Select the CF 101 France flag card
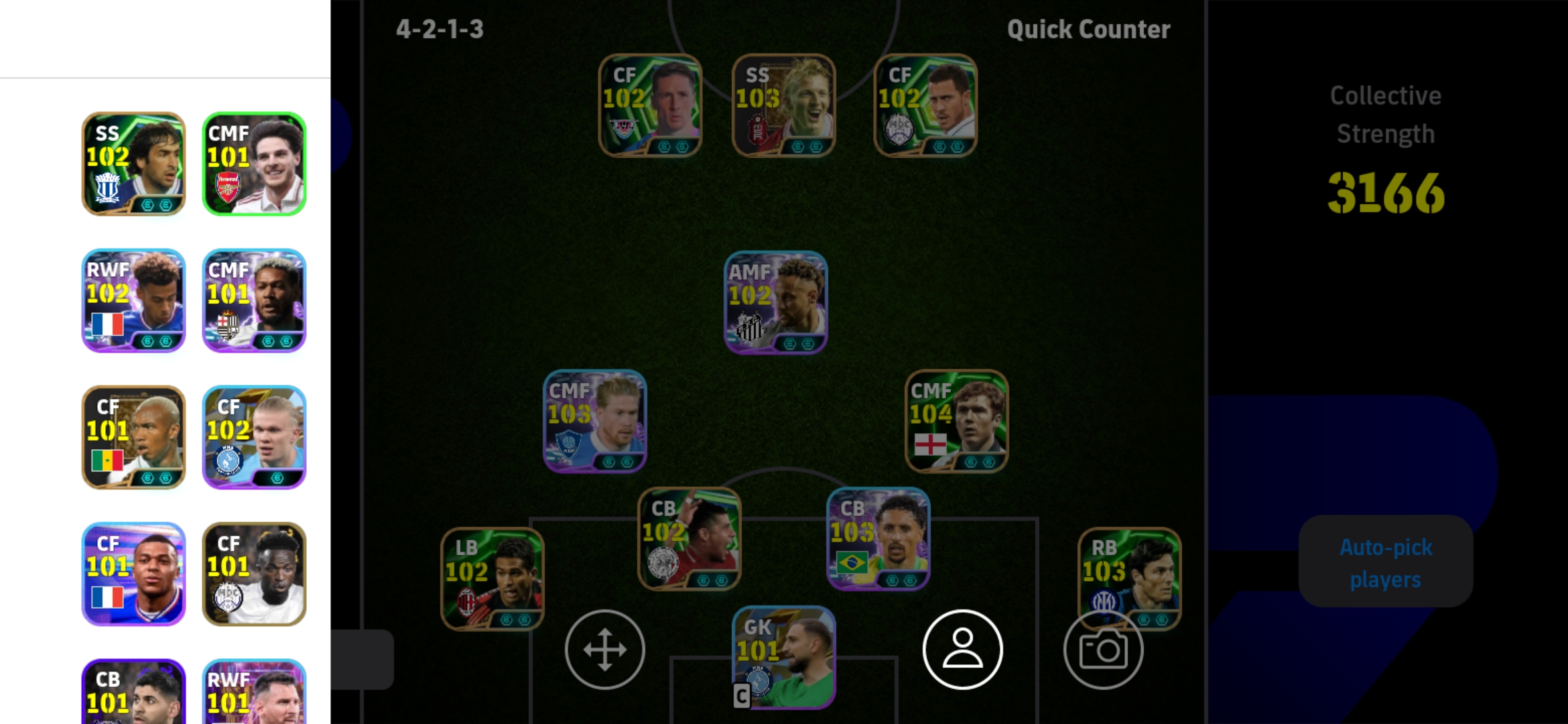 (x=133, y=574)
